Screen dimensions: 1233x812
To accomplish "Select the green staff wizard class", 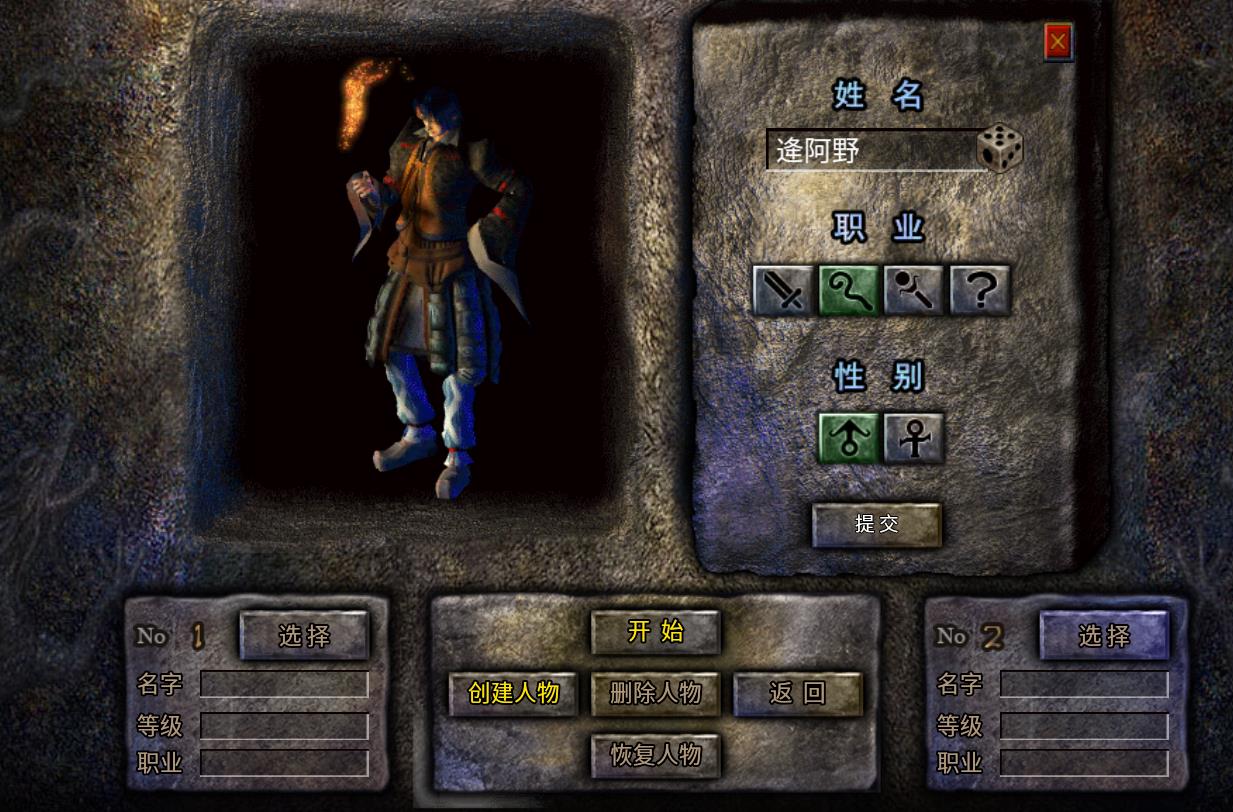I will [x=848, y=290].
